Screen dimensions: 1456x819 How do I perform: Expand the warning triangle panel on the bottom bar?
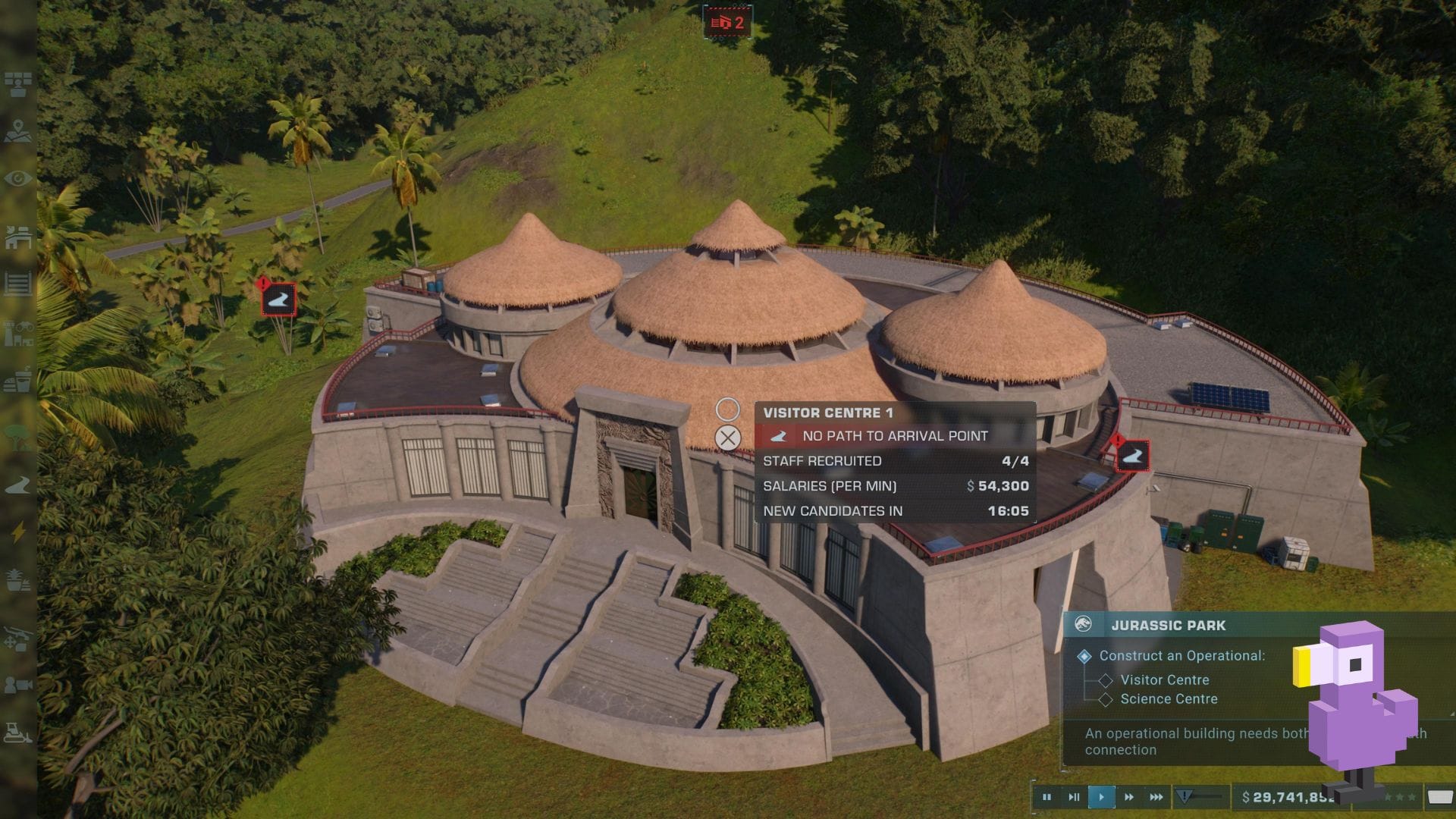1184,796
